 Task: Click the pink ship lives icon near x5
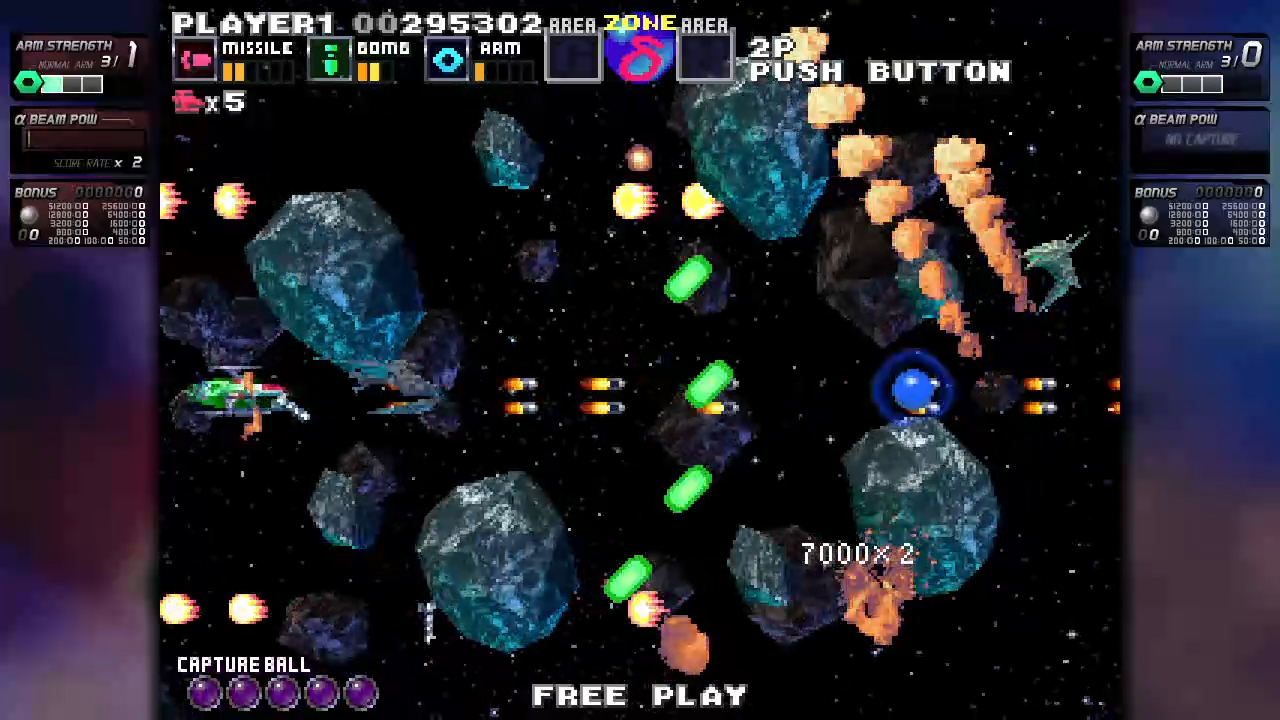[190, 101]
